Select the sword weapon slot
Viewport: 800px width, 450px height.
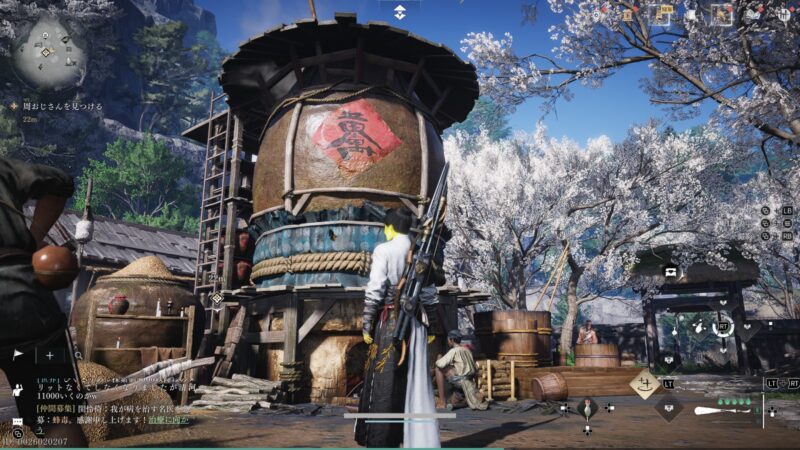(x=722, y=410)
